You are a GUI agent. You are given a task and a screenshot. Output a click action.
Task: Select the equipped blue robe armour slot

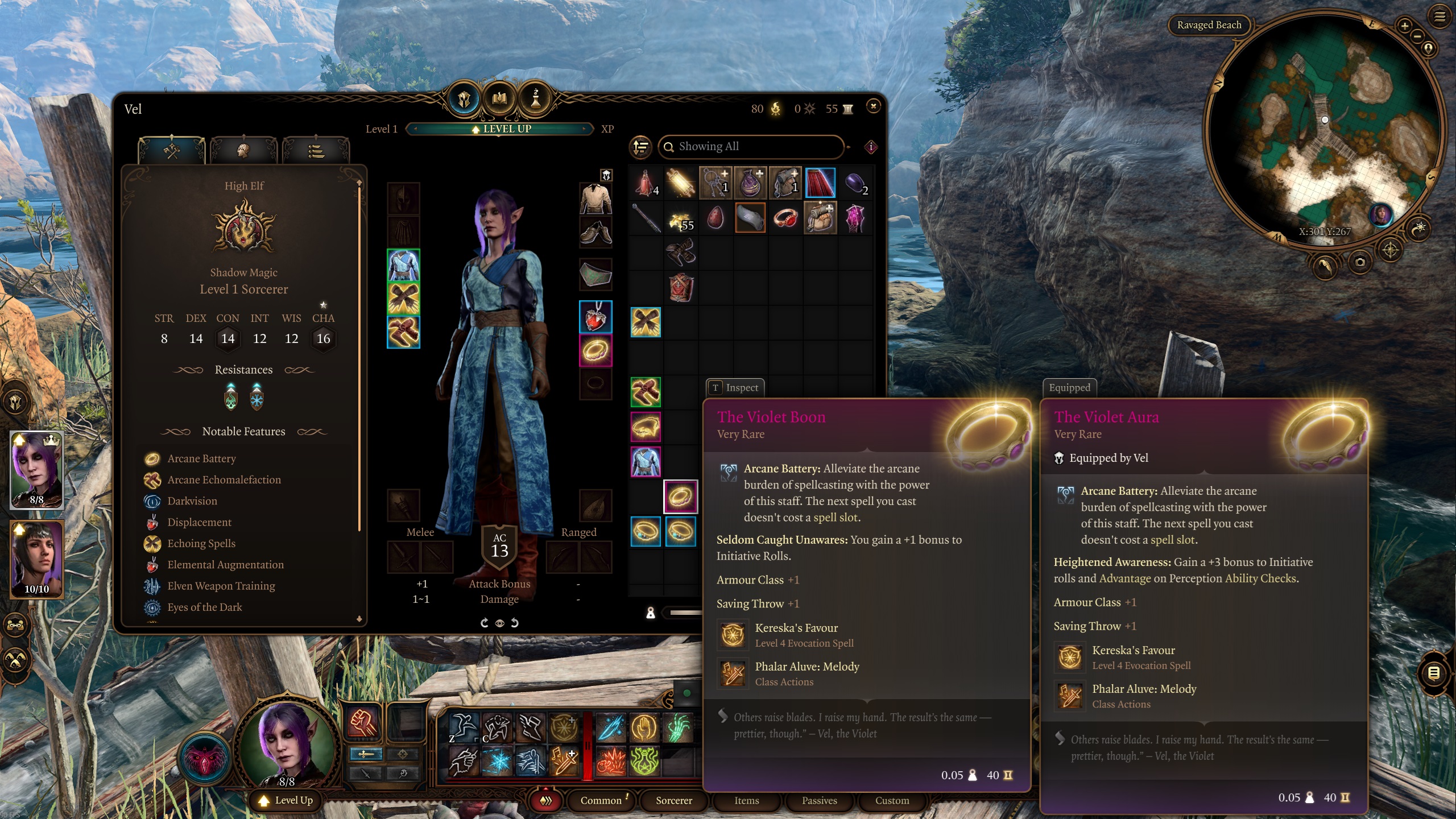403,266
